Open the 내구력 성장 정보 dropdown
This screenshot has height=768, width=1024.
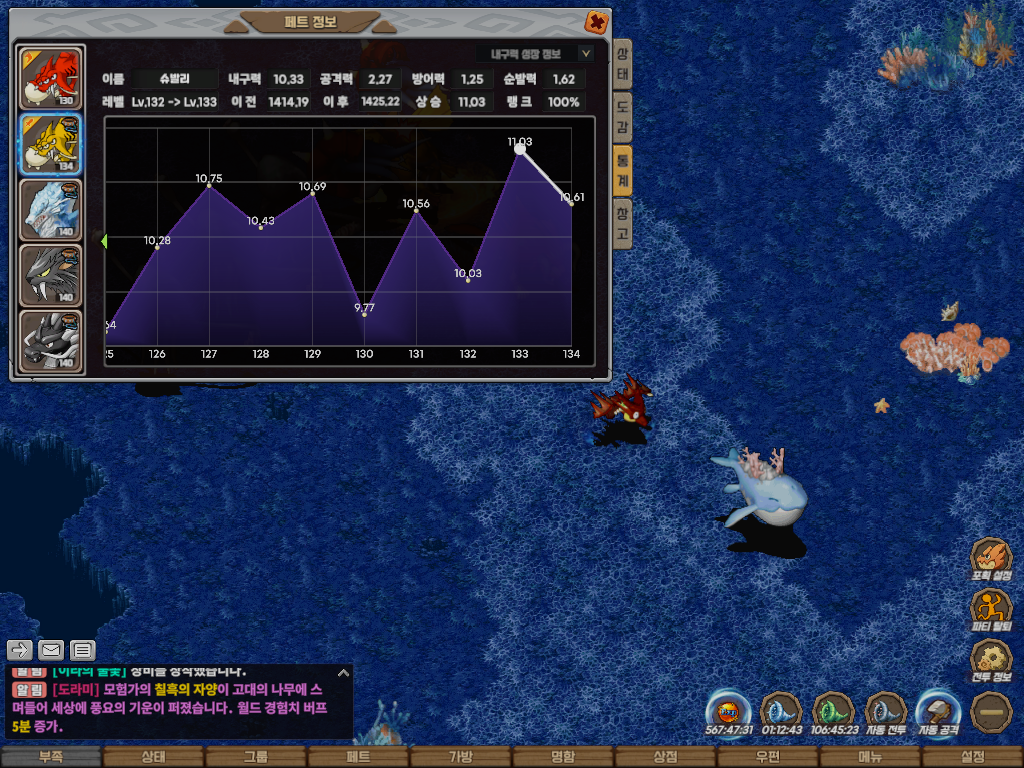[586, 54]
